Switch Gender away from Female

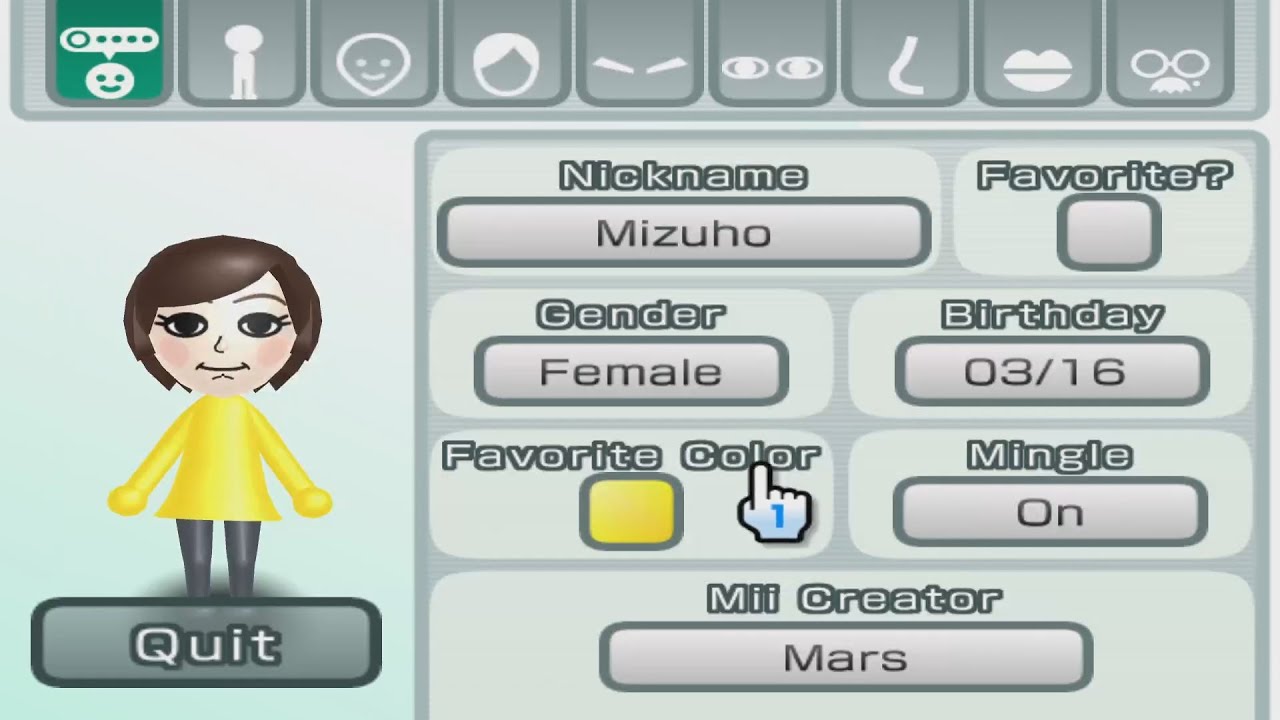628,371
